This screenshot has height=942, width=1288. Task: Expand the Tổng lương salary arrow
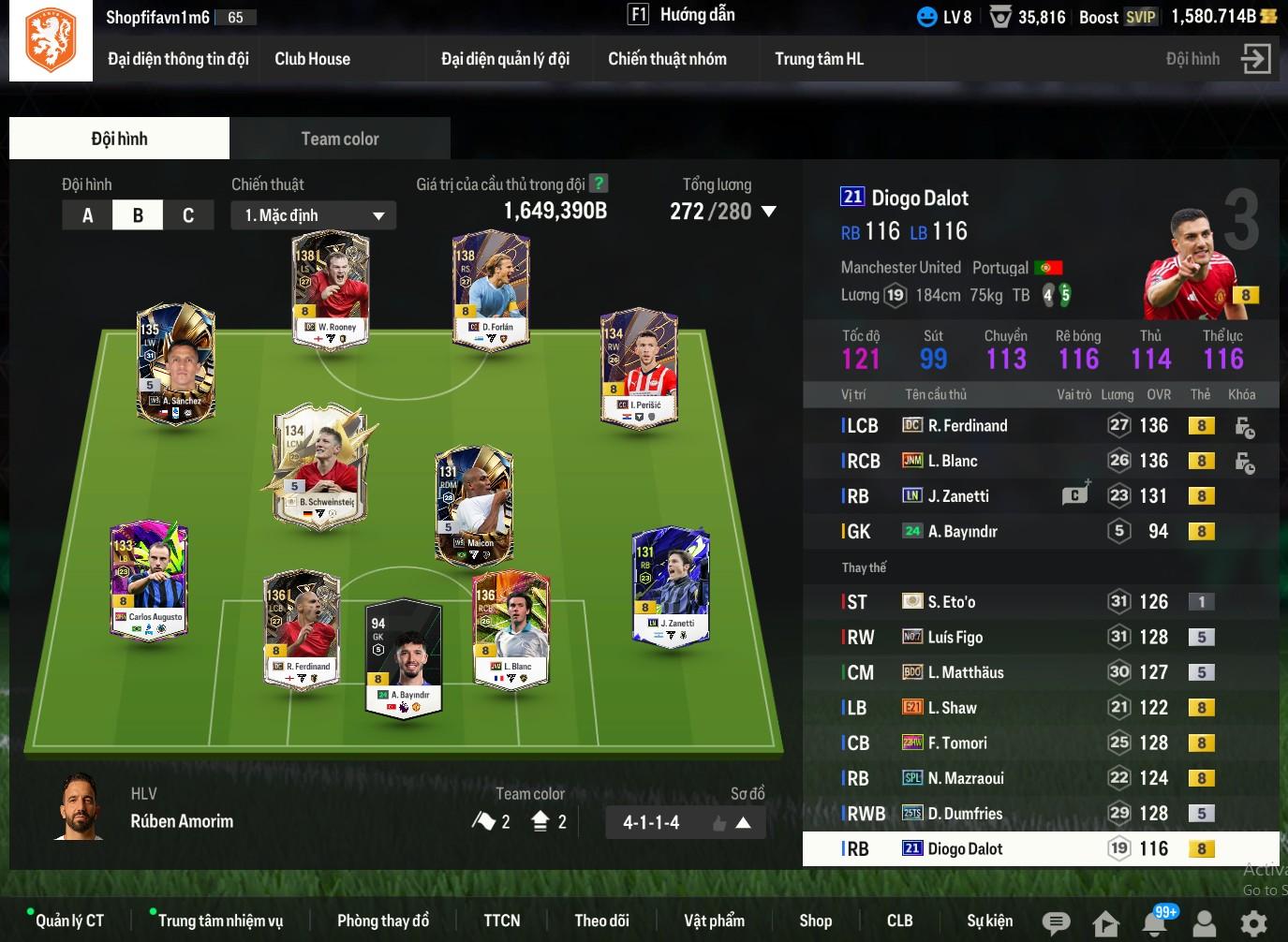(769, 212)
